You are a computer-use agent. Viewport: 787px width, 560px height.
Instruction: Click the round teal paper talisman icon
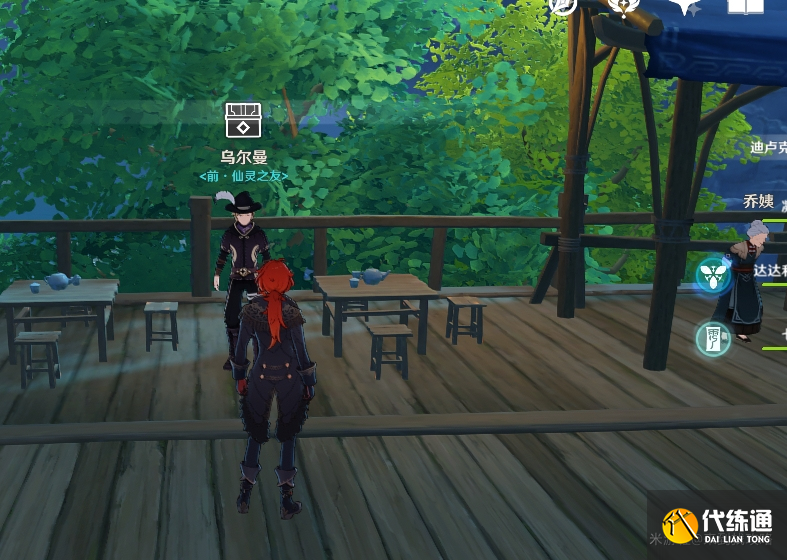point(713,338)
